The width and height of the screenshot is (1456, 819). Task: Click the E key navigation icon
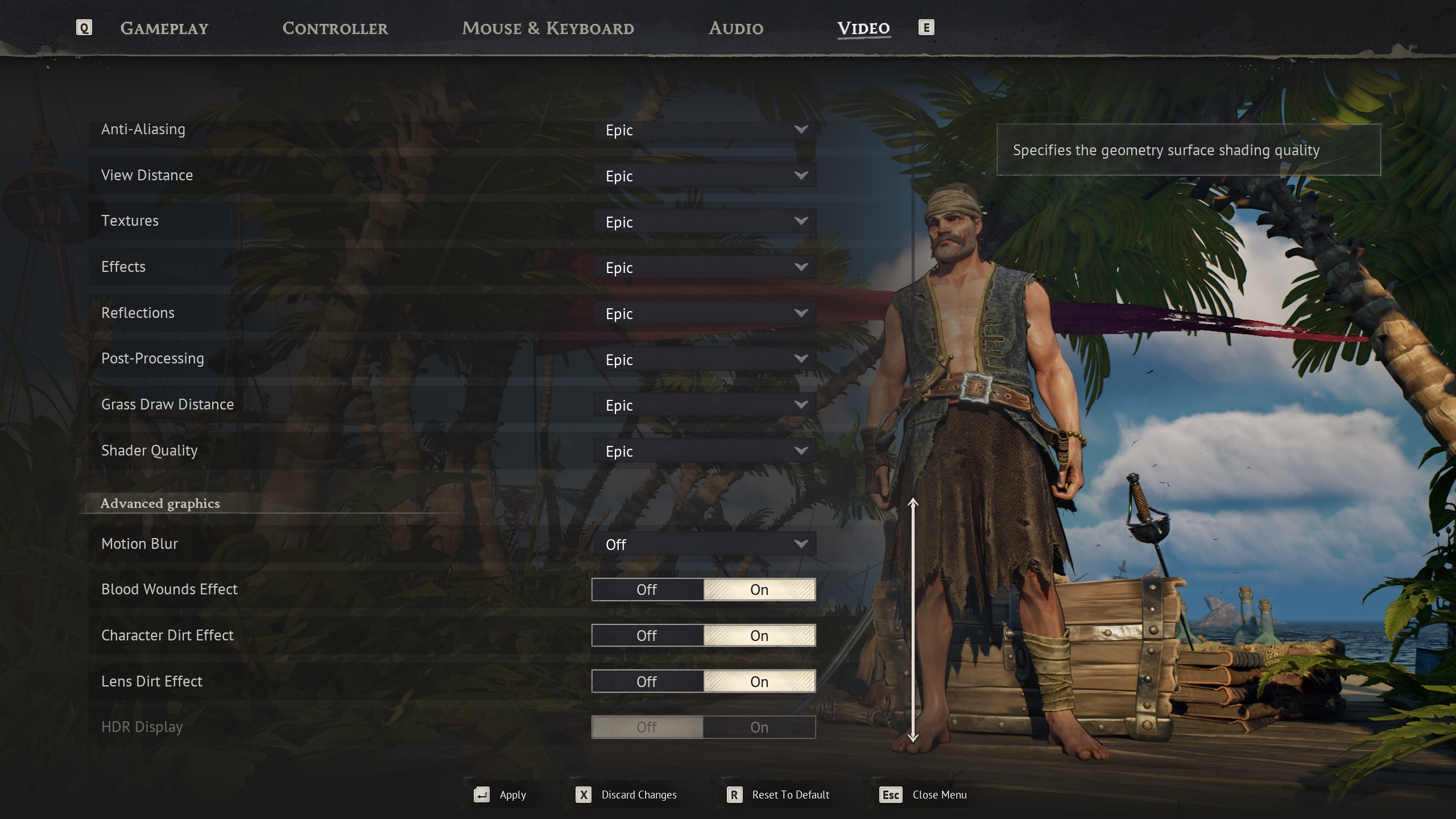927,27
